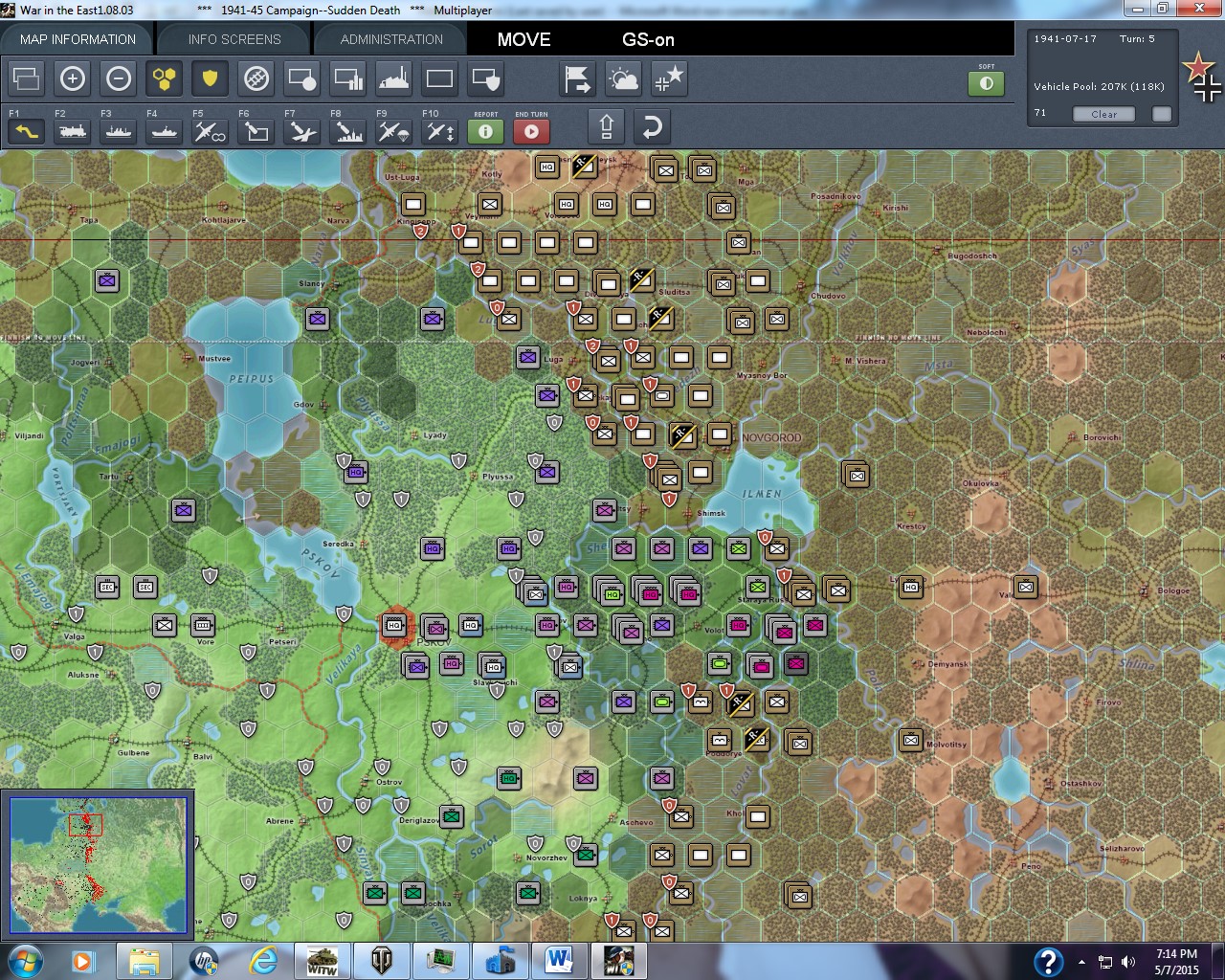
Task: Select naval transport mode F3
Action: coord(118,130)
